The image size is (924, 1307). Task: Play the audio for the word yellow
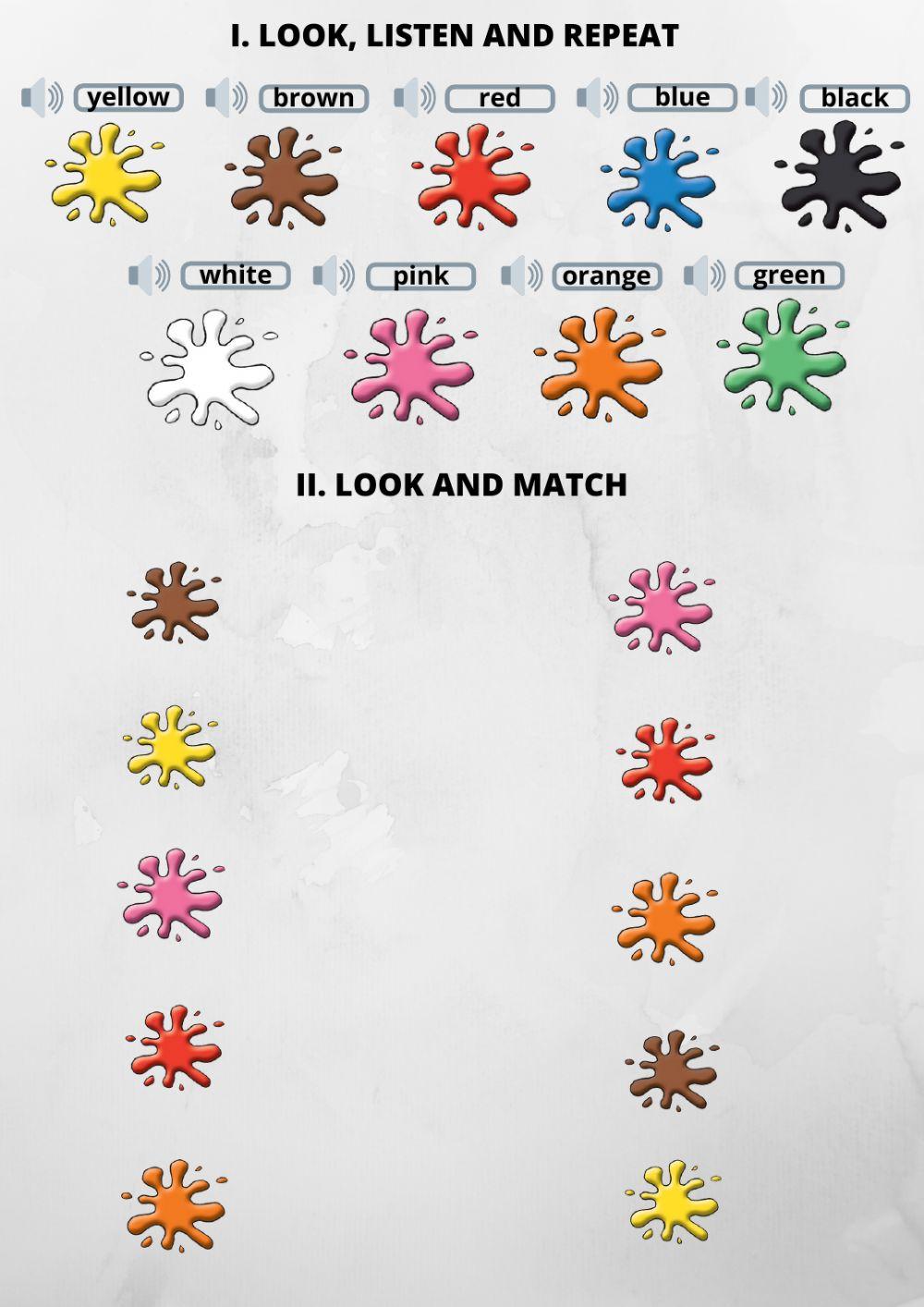pyautogui.click(x=43, y=97)
